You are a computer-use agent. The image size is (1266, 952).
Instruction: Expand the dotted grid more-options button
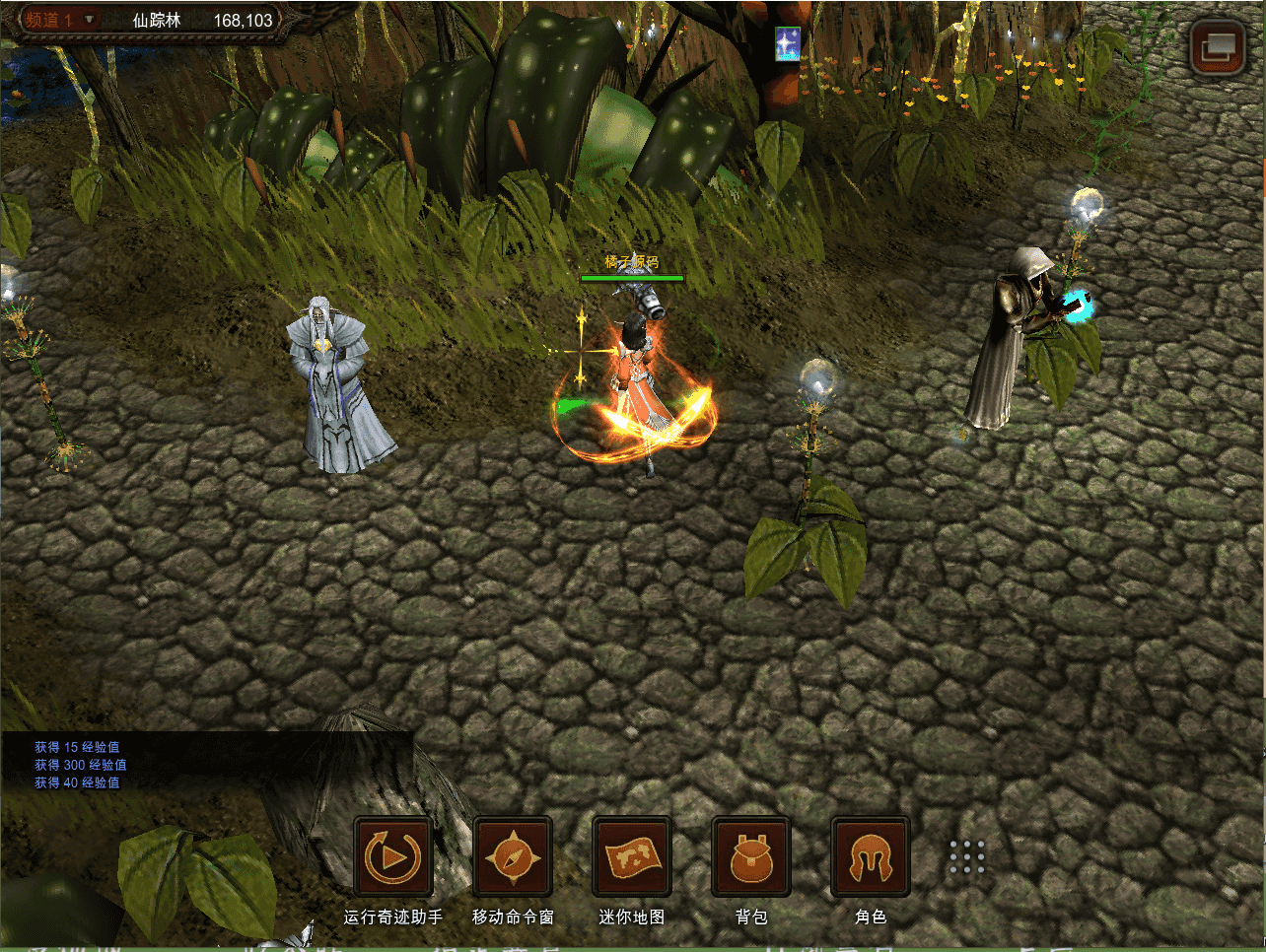(967, 857)
